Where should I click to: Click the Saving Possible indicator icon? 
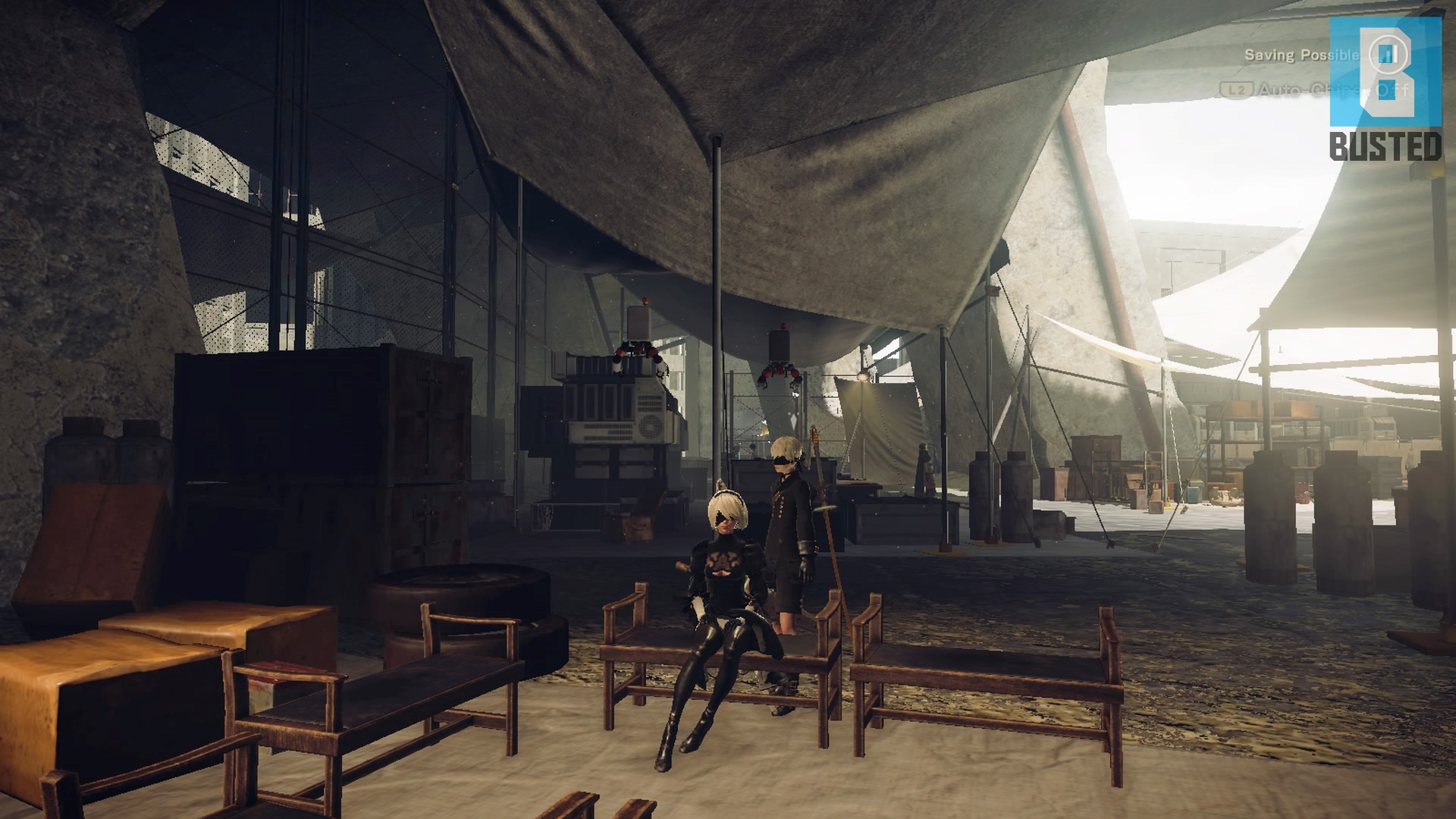(1389, 54)
